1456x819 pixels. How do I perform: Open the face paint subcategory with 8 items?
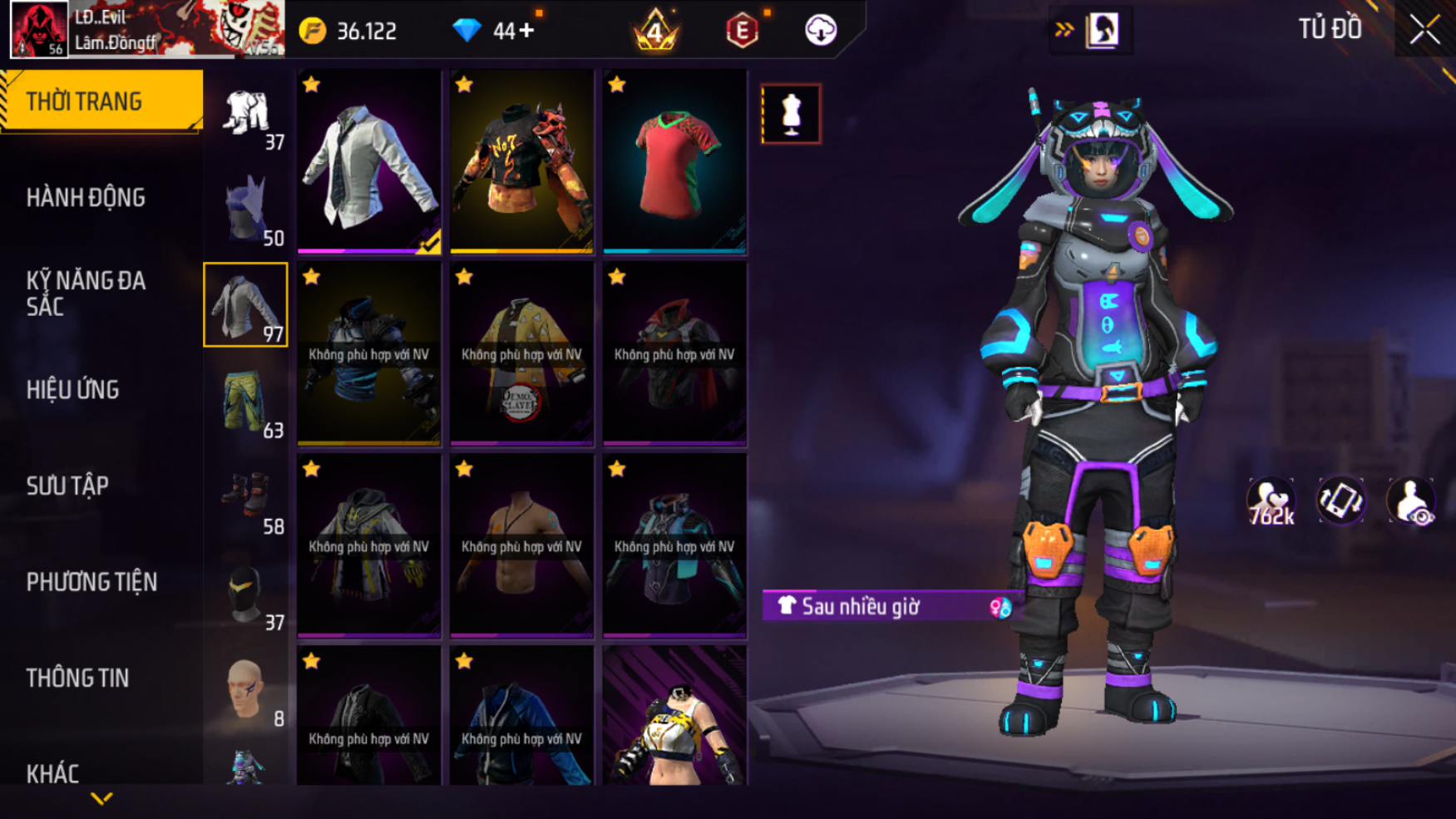click(x=246, y=691)
